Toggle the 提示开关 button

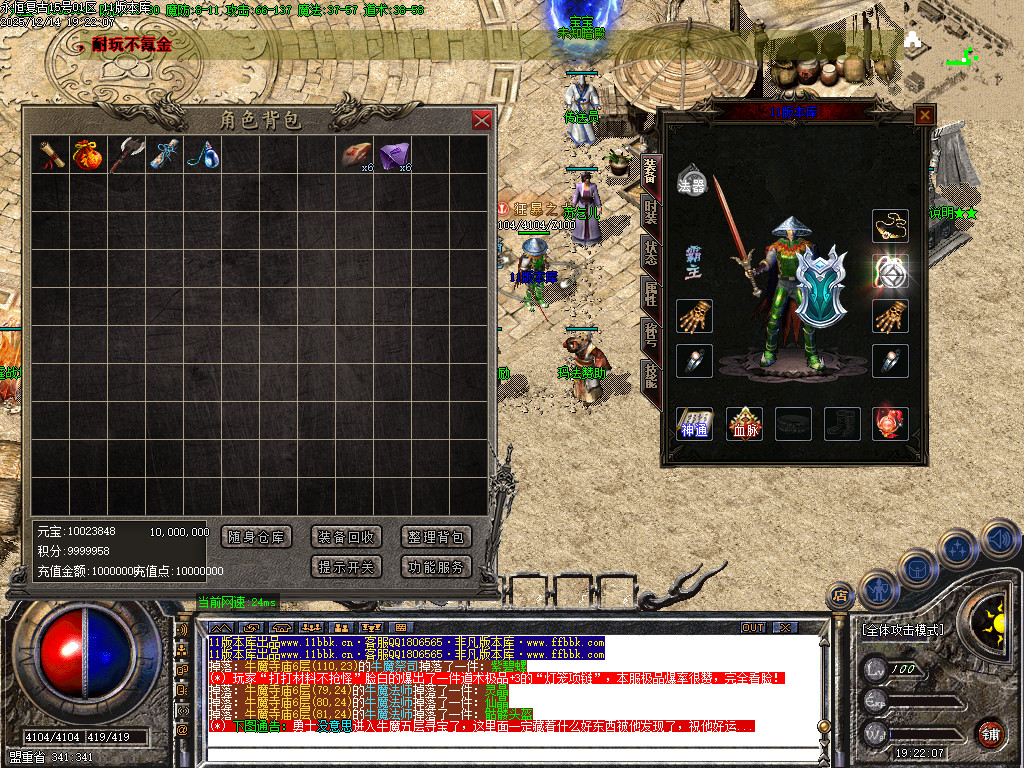point(345,567)
